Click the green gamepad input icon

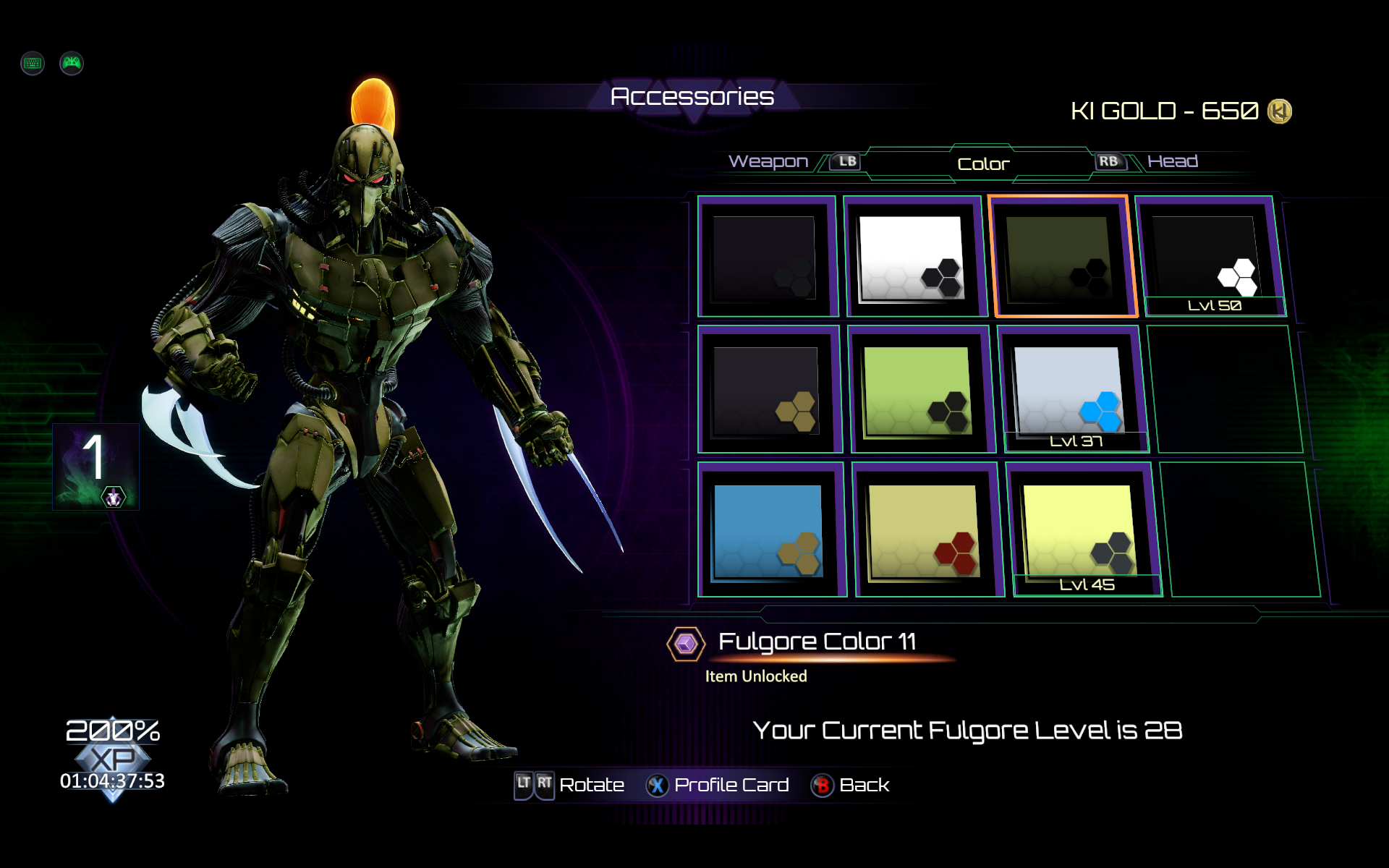pyautogui.click(x=72, y=64)
